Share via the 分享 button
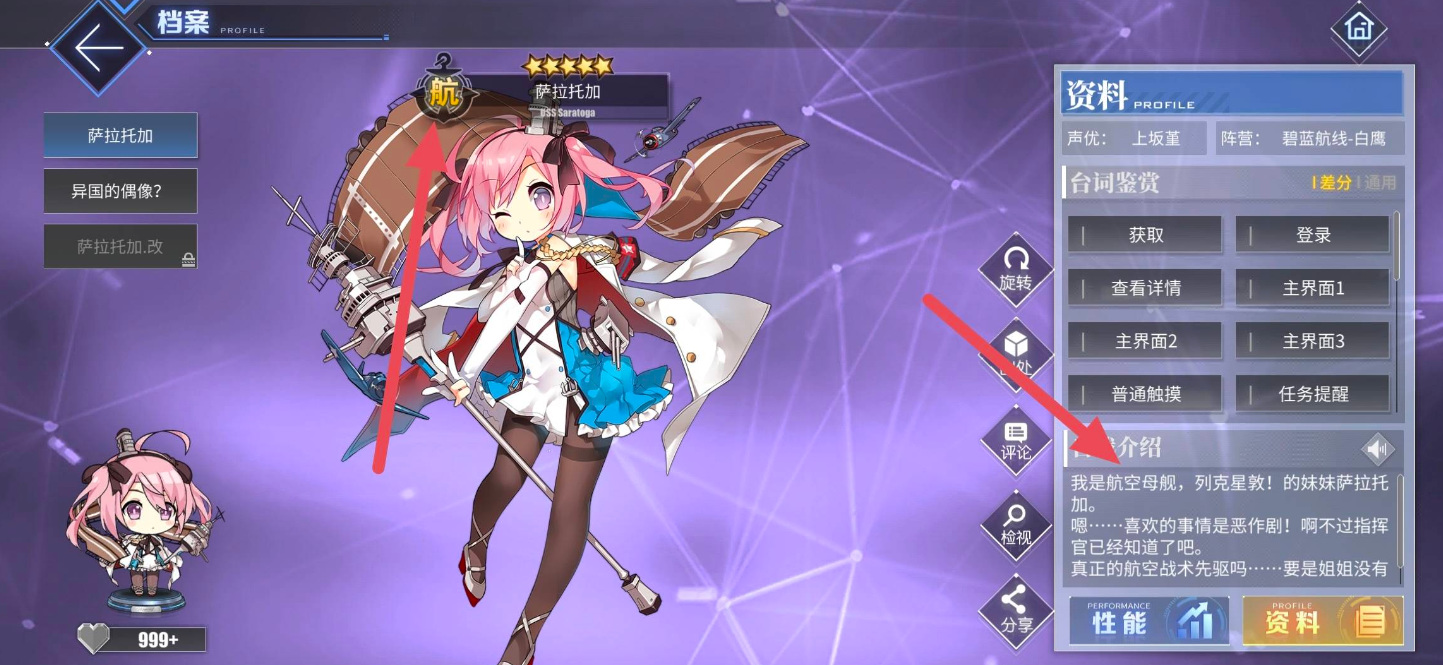Viewport: 1443px width, 665px height. tap(1015, 610)
